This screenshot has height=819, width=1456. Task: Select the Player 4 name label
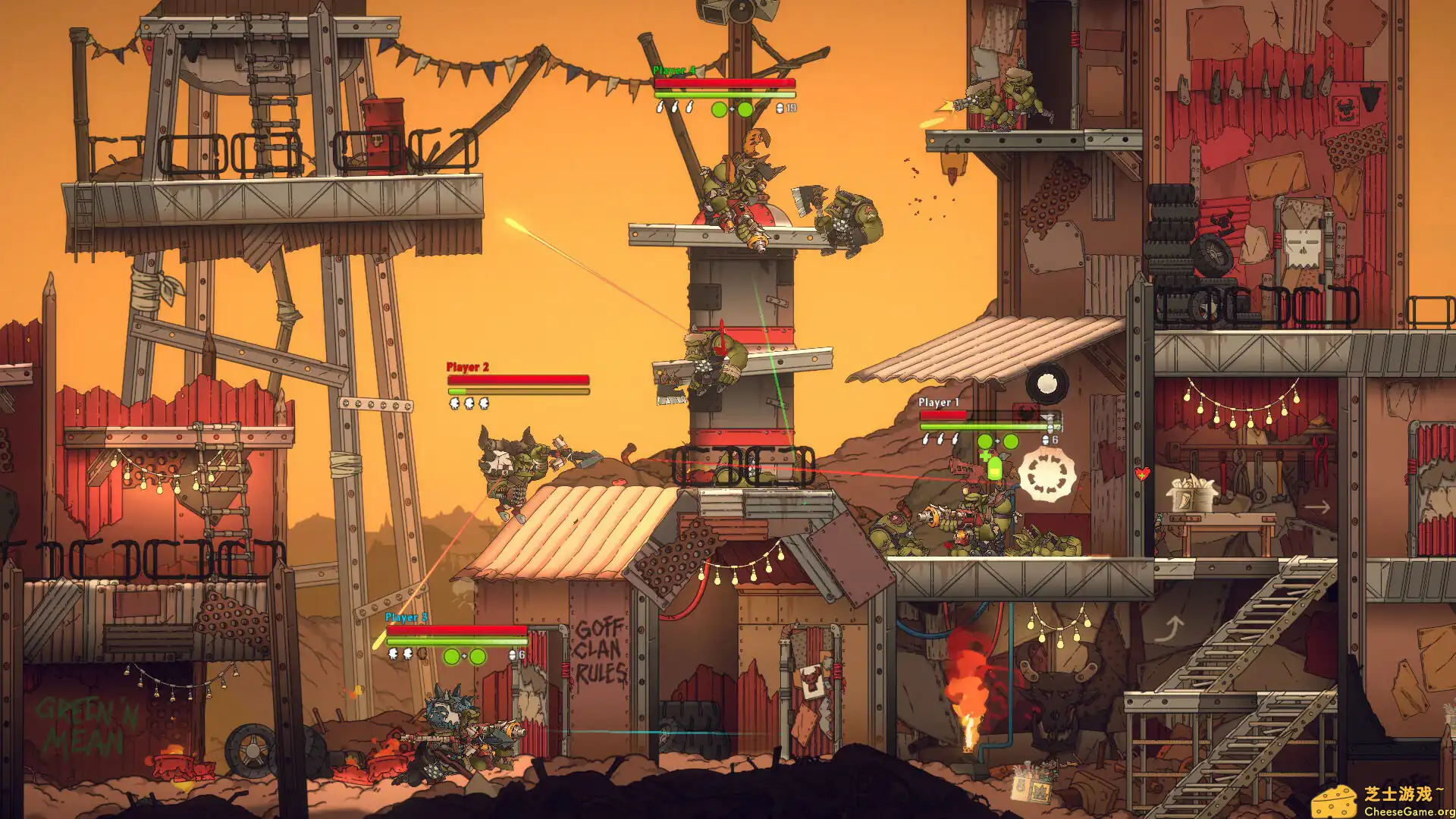click(673, 69)
